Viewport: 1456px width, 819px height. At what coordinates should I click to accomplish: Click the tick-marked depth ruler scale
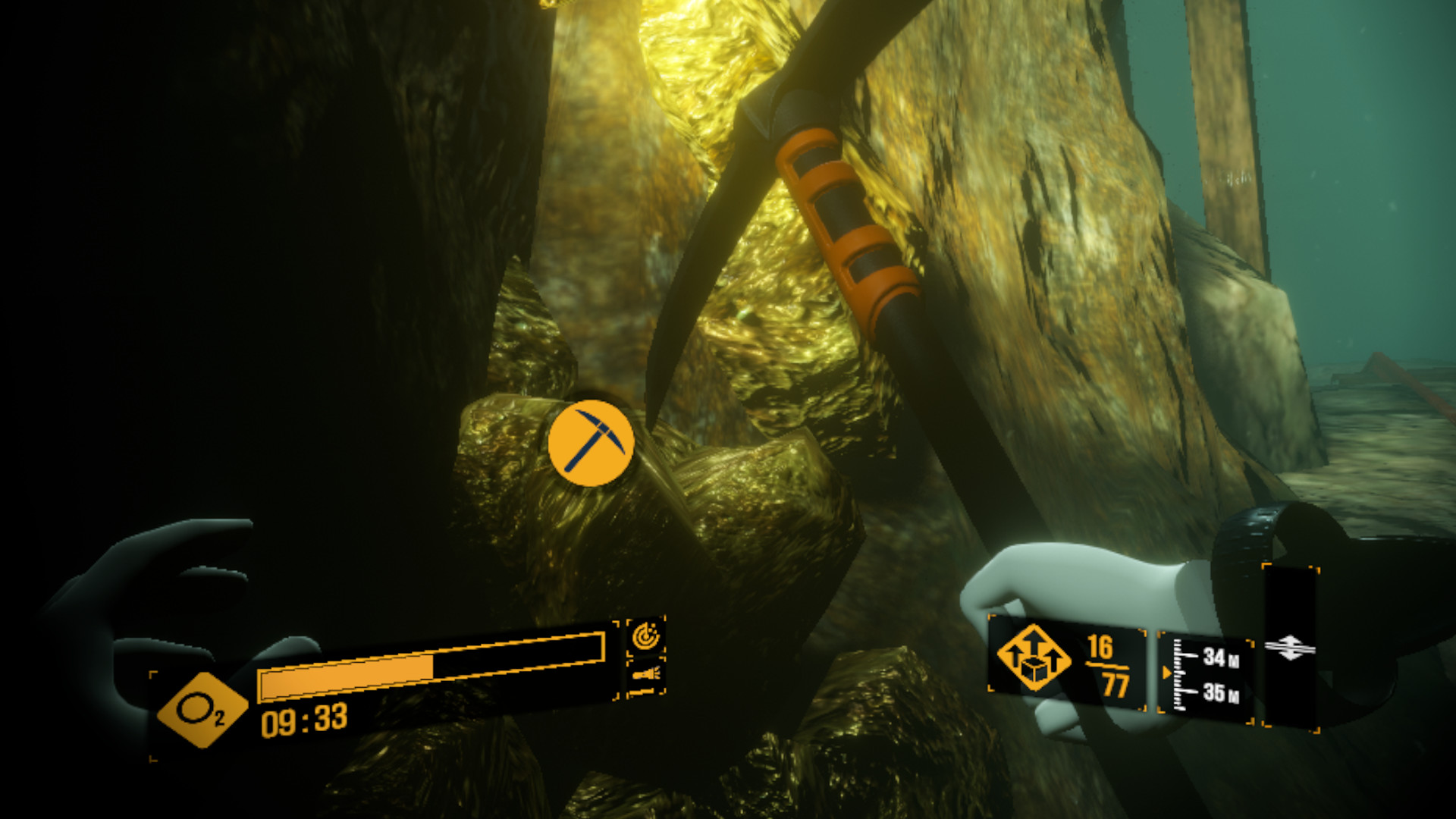click(x=1179, y=673)
